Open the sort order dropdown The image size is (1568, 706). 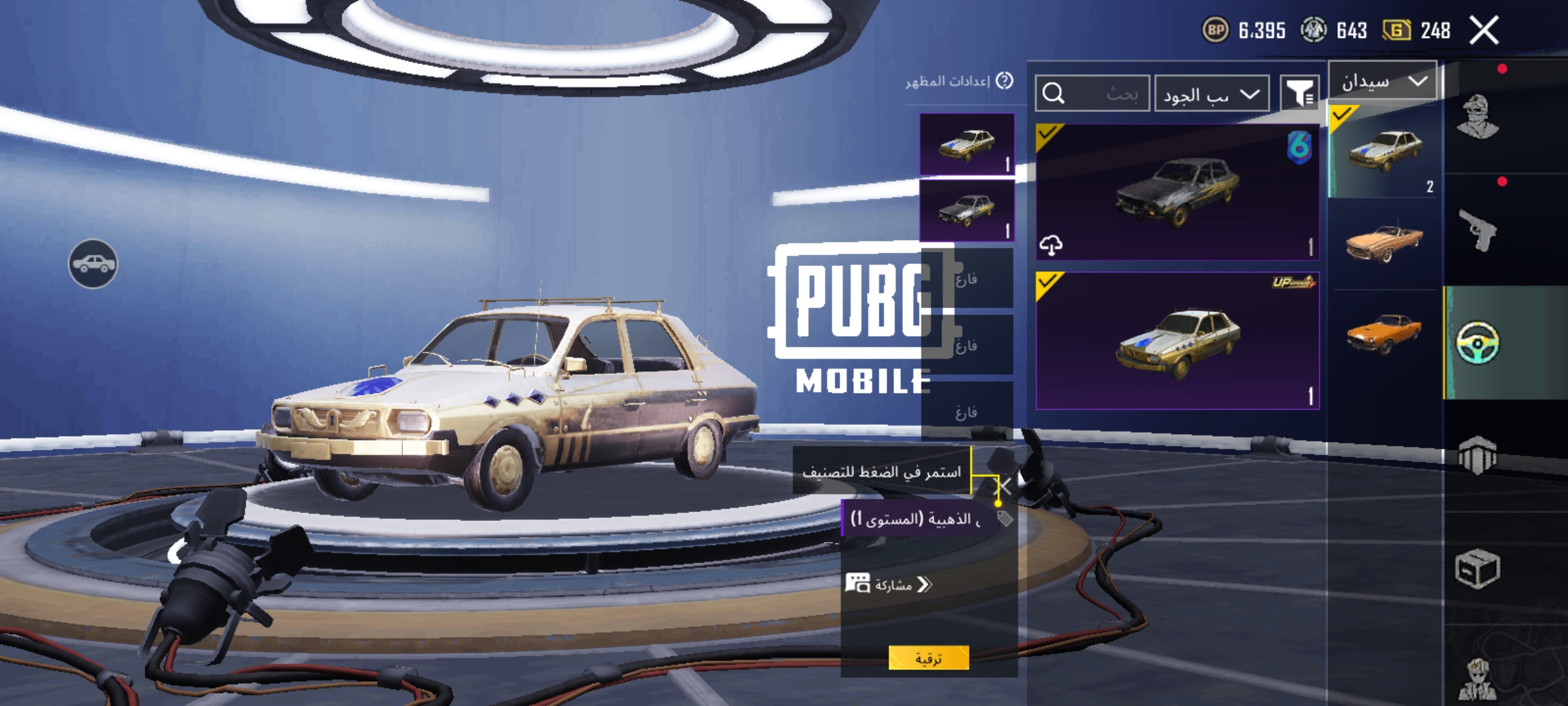pos(1212,95)
